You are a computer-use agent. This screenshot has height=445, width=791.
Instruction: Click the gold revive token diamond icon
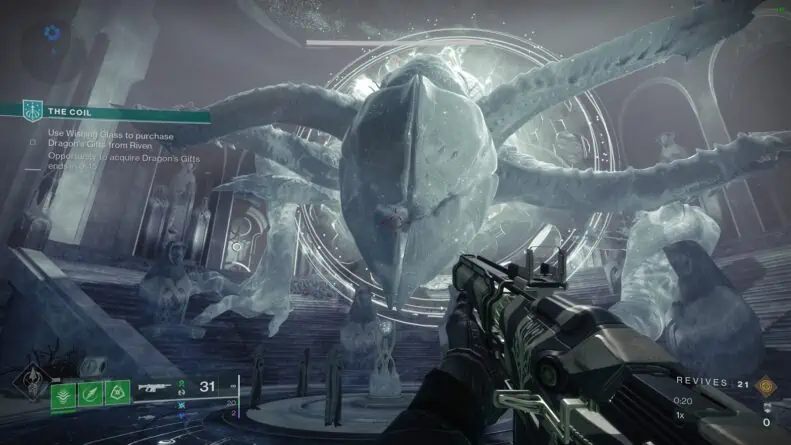pos(768,384)
